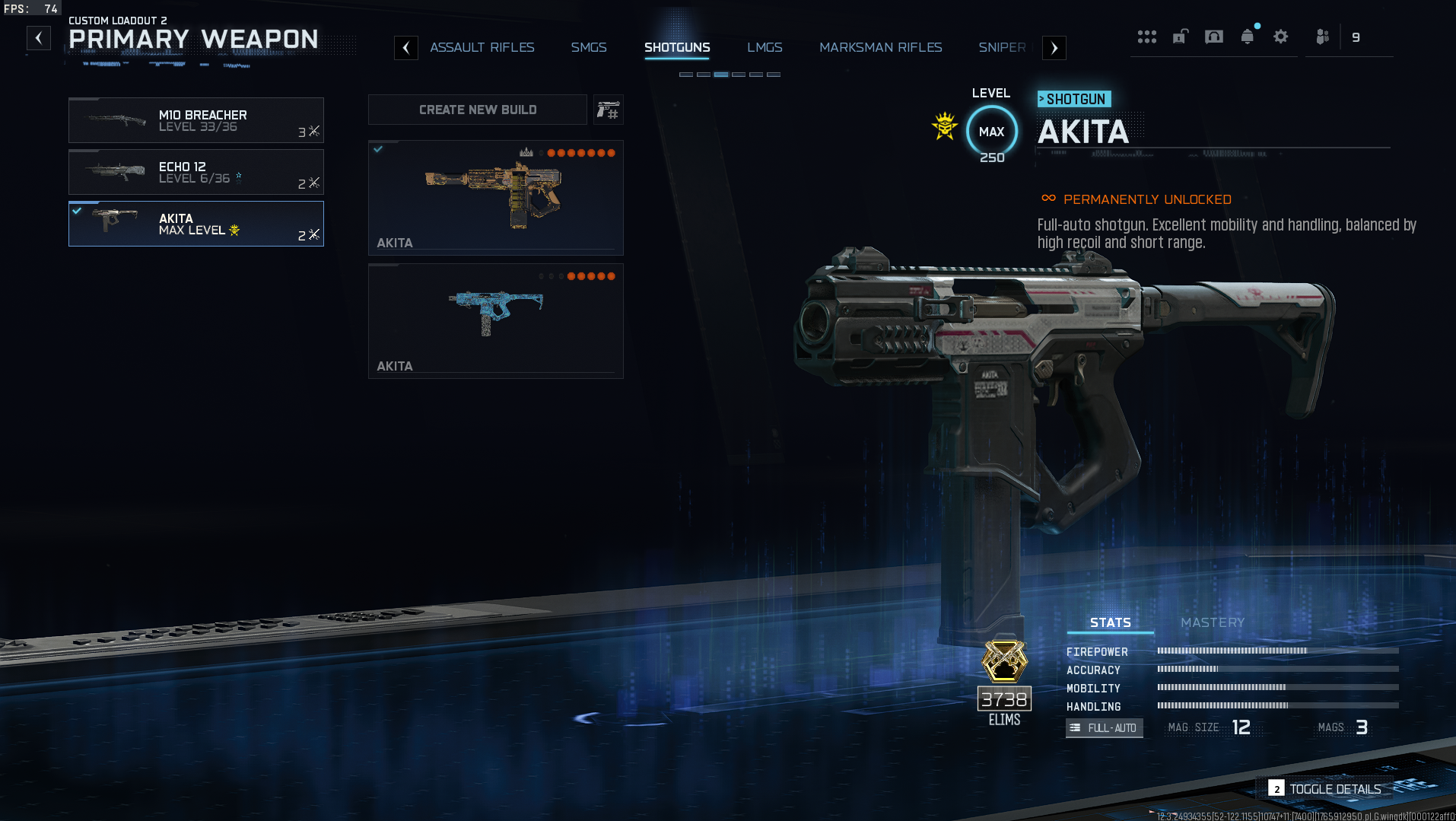Open the settings gear icon

[x=1280, y=37]
